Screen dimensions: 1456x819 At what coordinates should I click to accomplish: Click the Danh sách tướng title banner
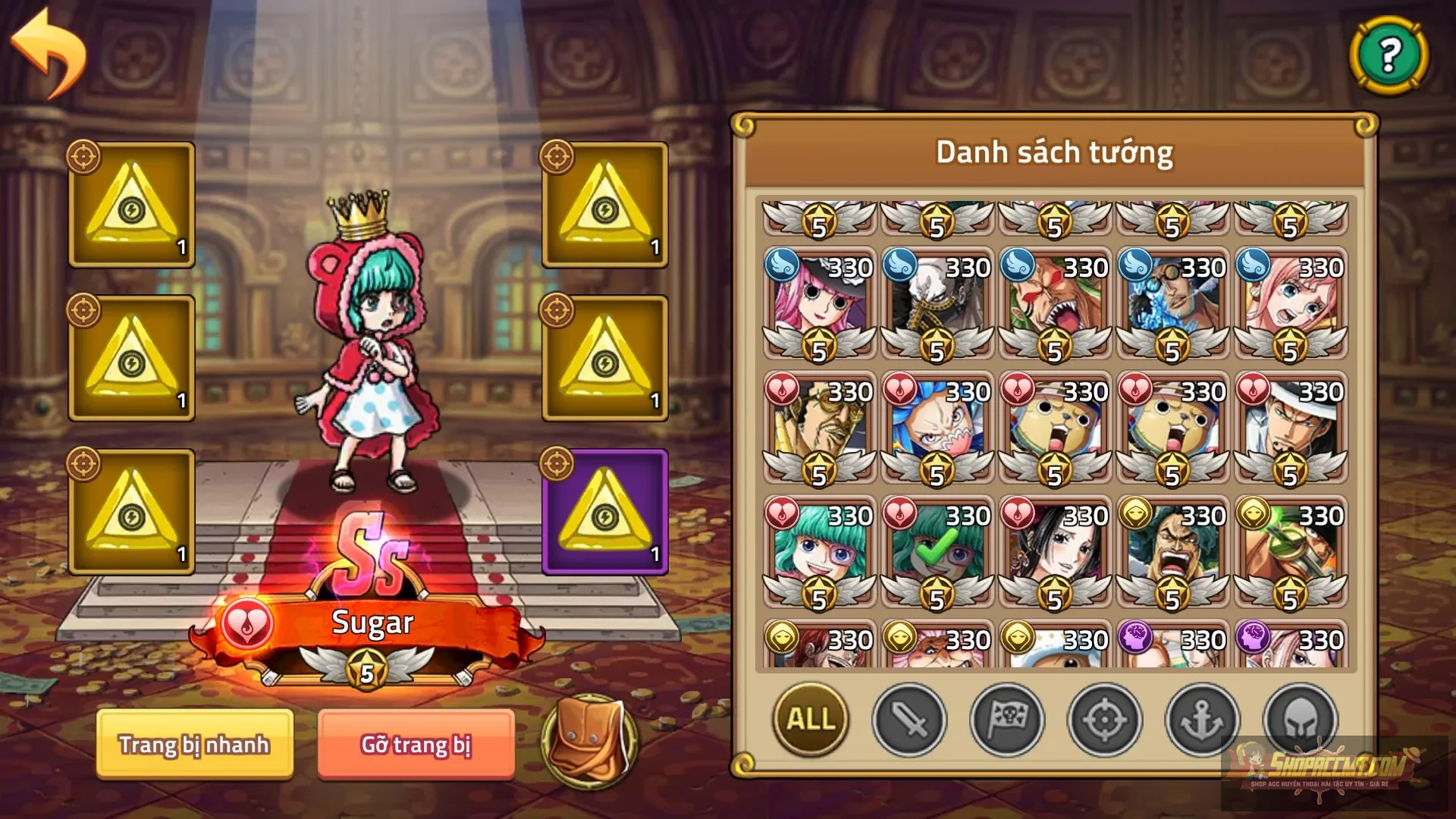click(1054, 152)
